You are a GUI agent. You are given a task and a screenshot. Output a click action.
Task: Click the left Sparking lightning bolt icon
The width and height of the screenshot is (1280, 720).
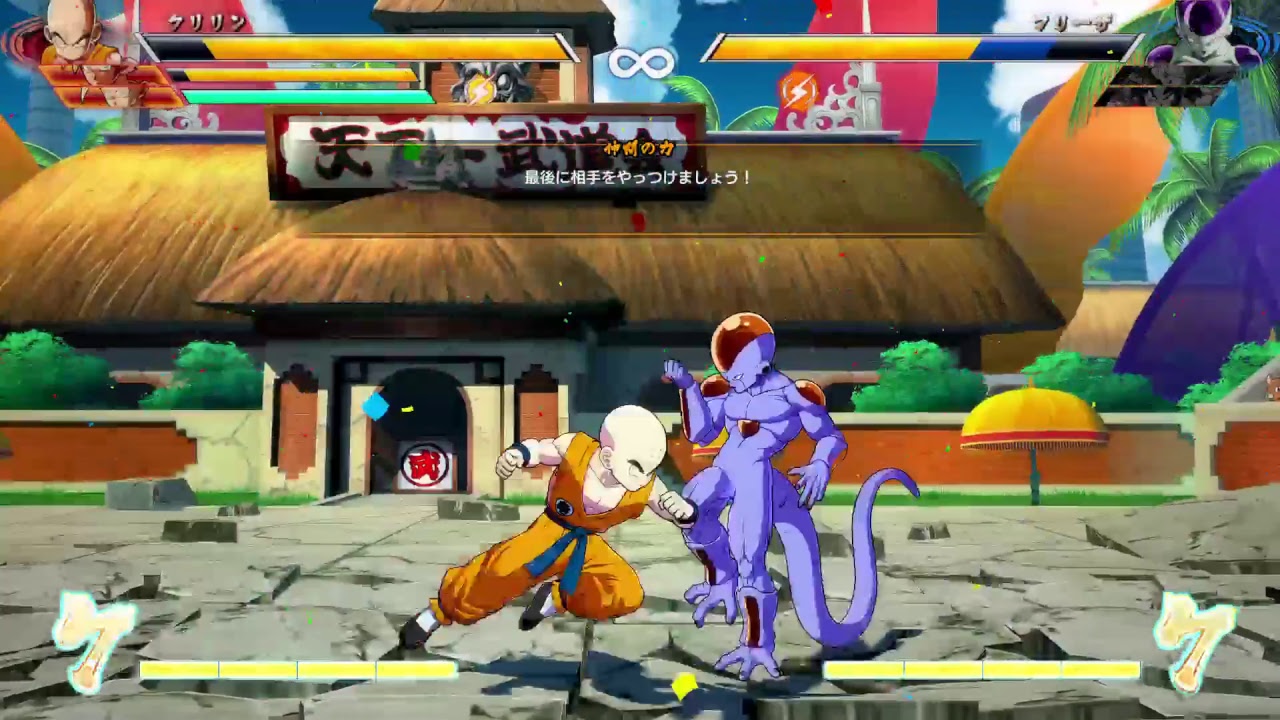[480, 90]
